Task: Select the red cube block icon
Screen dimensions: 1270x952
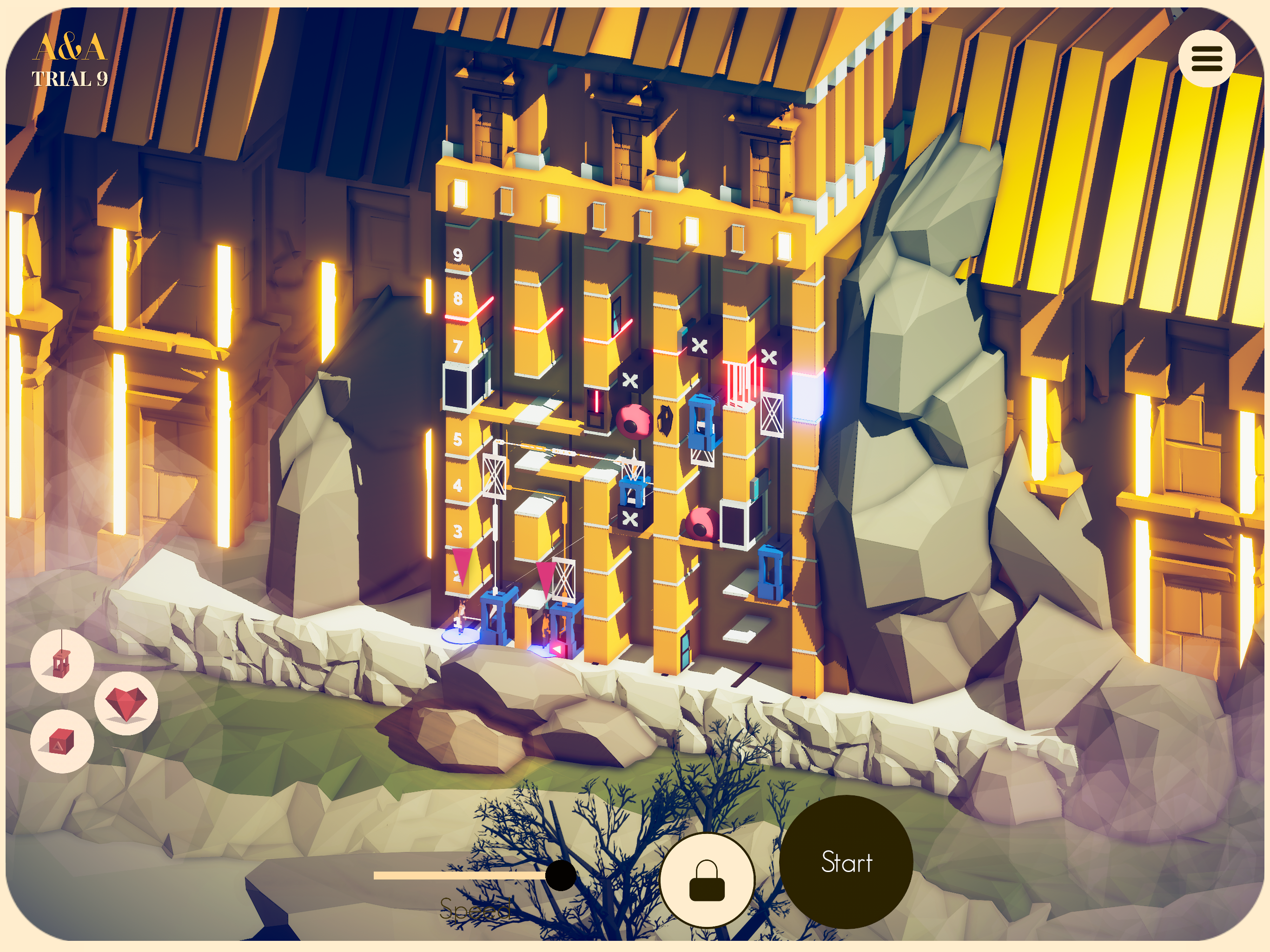Action: pyautogui.click(x=61, y=741)
